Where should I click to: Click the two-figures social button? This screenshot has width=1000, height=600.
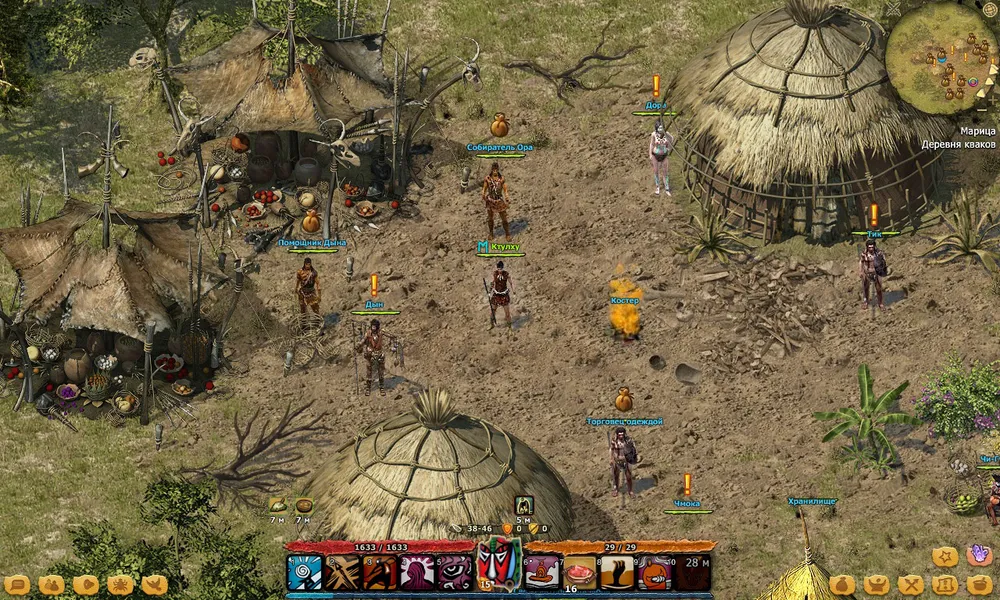[x=51, y=585]
